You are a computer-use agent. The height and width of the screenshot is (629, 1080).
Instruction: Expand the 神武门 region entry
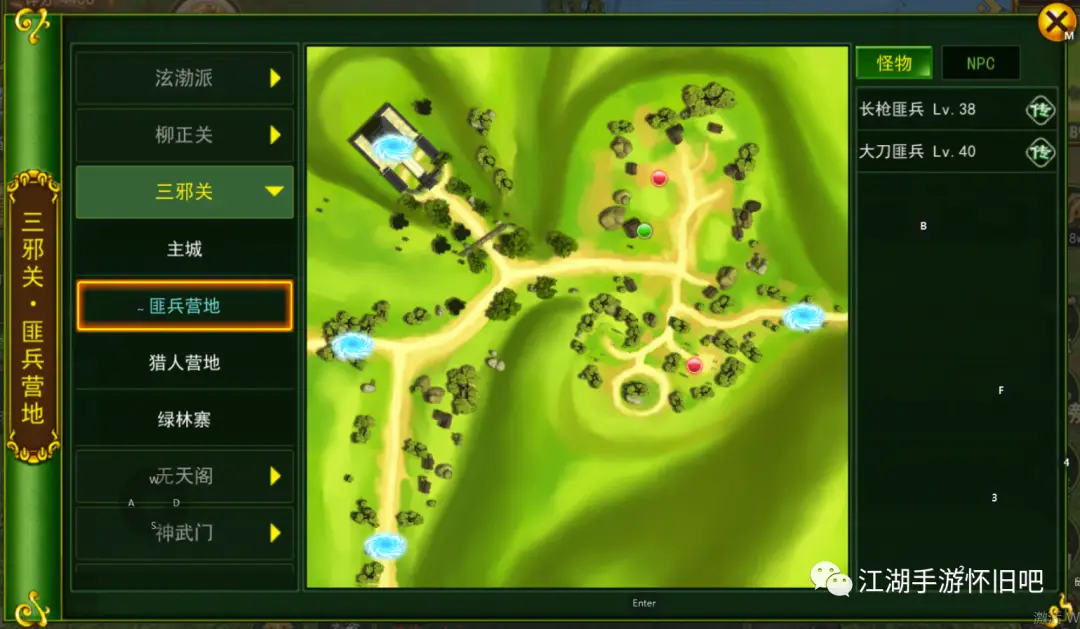(x=184, y=533)
